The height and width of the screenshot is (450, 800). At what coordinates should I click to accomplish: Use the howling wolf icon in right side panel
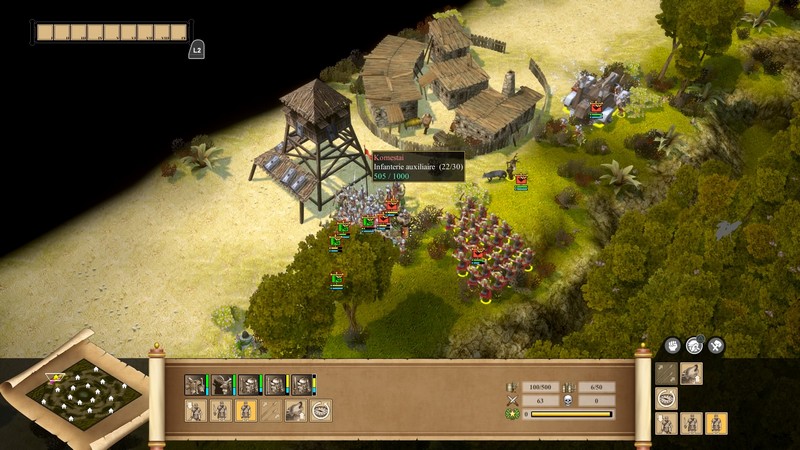691,373
